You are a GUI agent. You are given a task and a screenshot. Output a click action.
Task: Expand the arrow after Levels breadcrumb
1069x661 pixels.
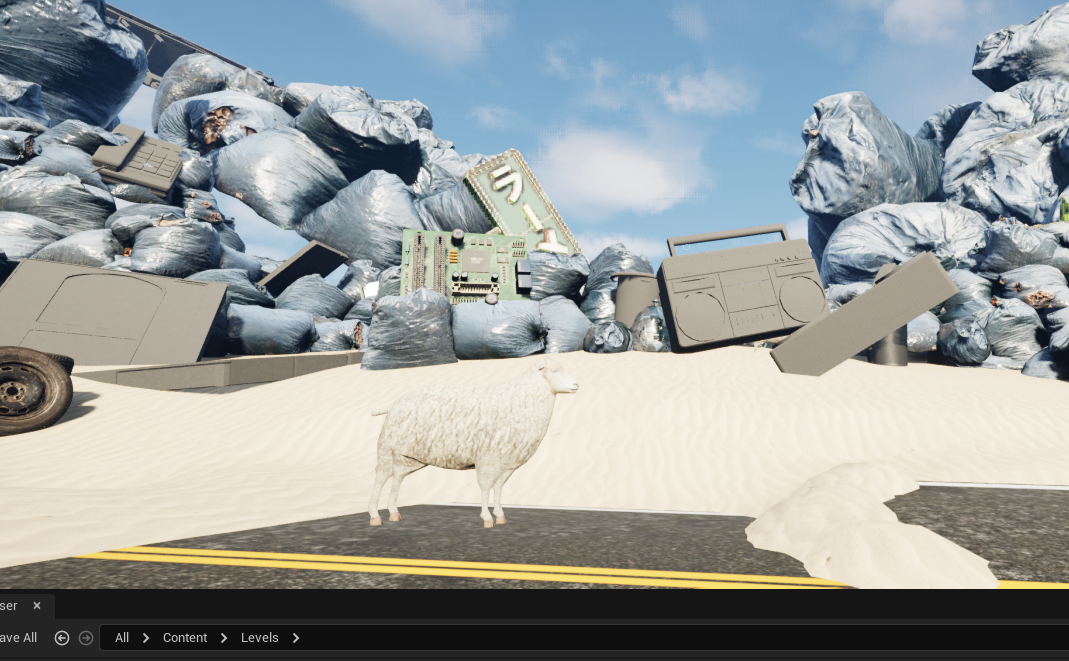(x=296, y=638)
